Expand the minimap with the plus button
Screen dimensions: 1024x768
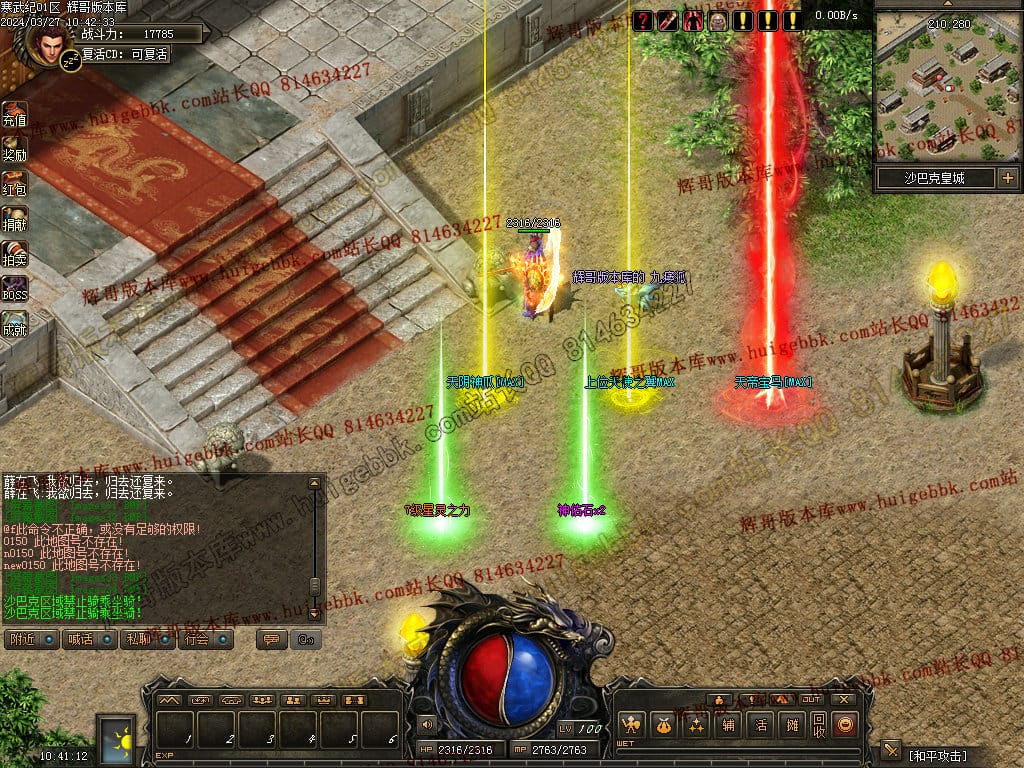(x=1007, y=178)
